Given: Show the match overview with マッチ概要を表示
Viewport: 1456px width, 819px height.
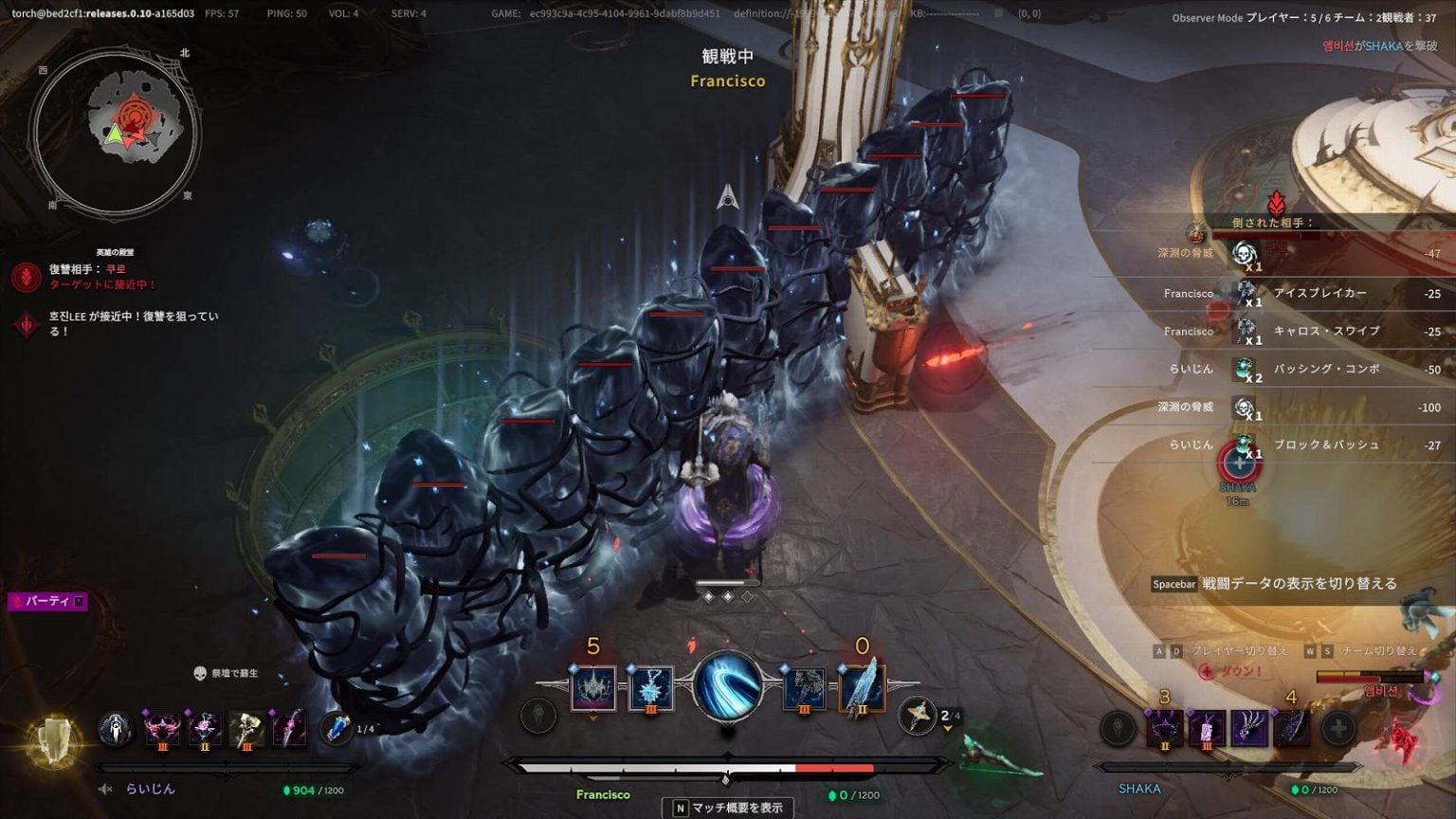Looking at the screenshot, I should tap(728, 808).
